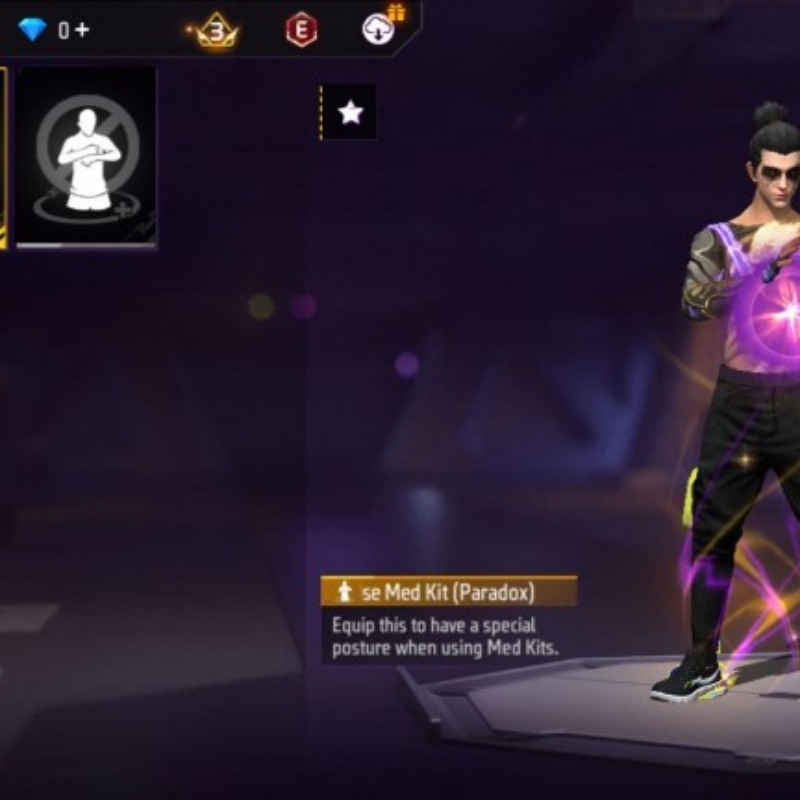Tap the plus sign beside the diamond count

pyautogui.click(x=81, y=30)
